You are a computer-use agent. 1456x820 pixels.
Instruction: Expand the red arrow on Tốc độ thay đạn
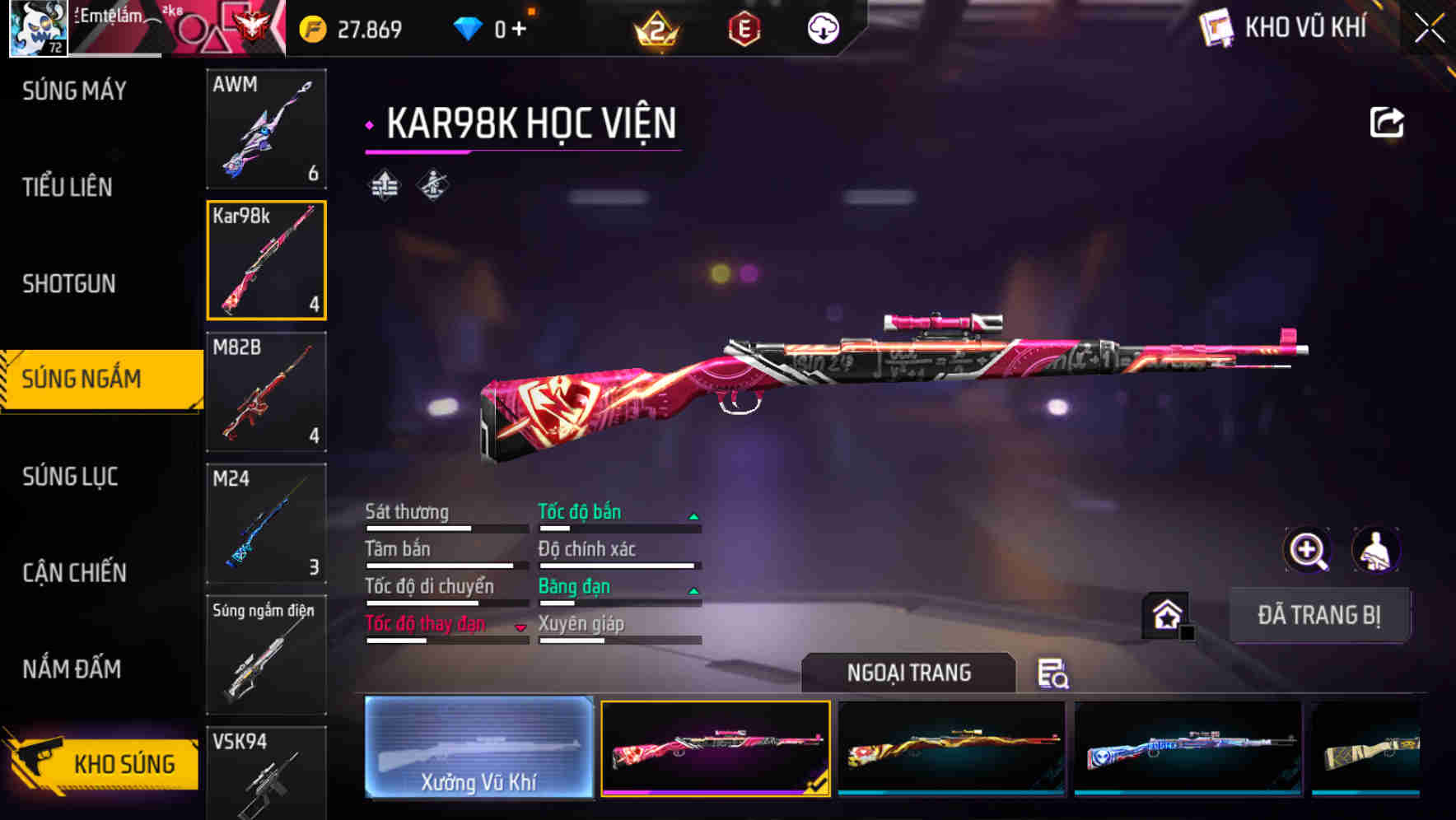pyautogui.click(x=521, y=627)
